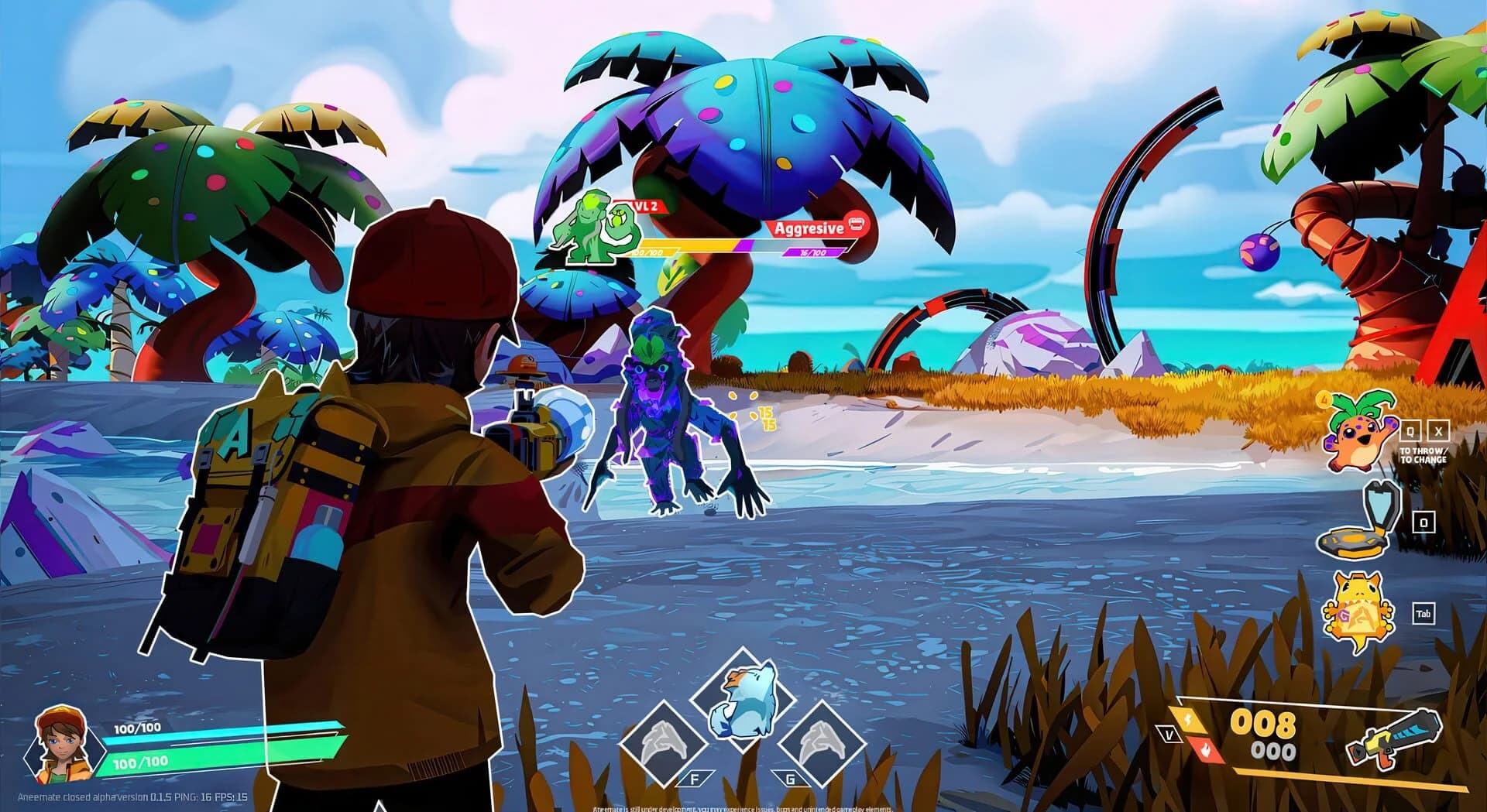
Task: Select the blue wolf creature diamond slot
Action: [742, 699]
